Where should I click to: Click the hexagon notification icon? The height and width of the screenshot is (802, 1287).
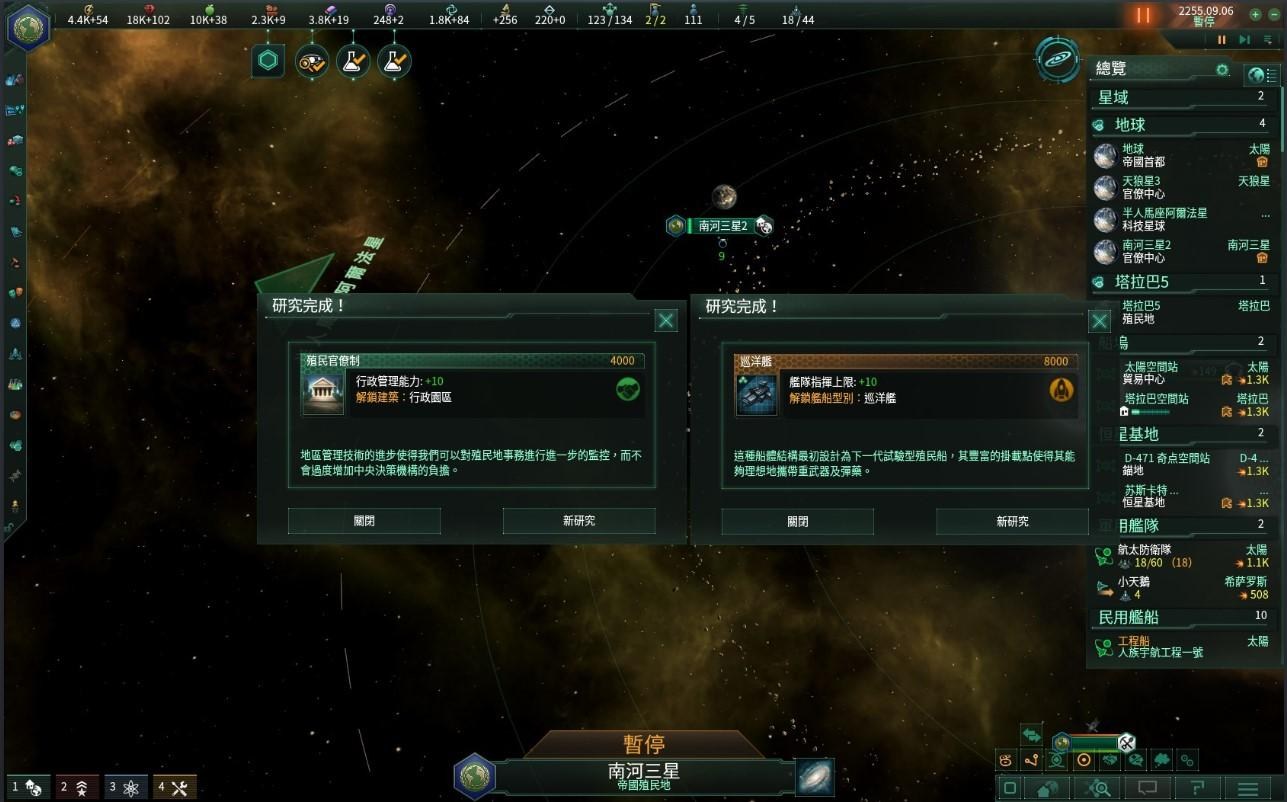268,61
